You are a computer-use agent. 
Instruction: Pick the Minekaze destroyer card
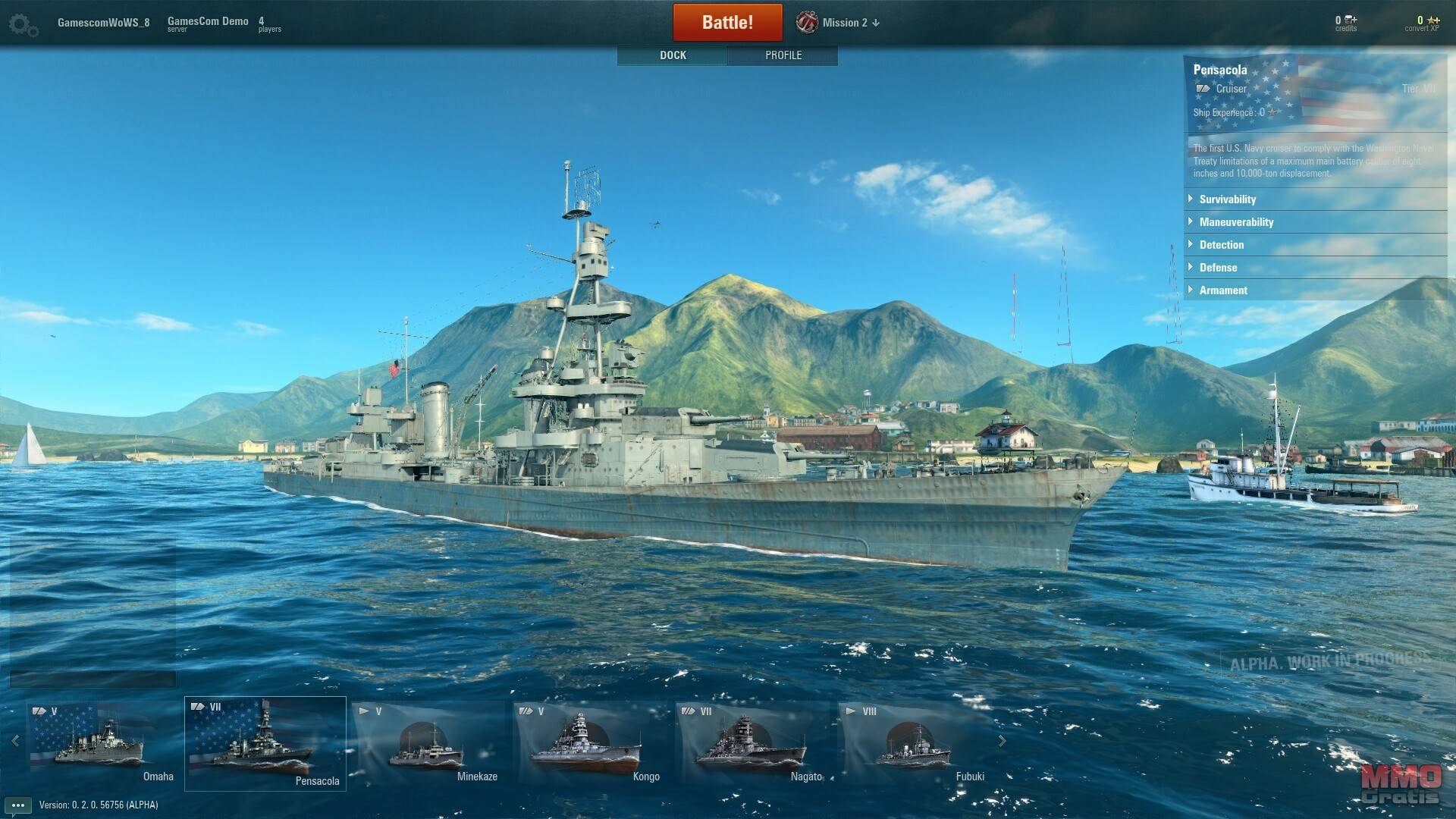pos(428,743)
